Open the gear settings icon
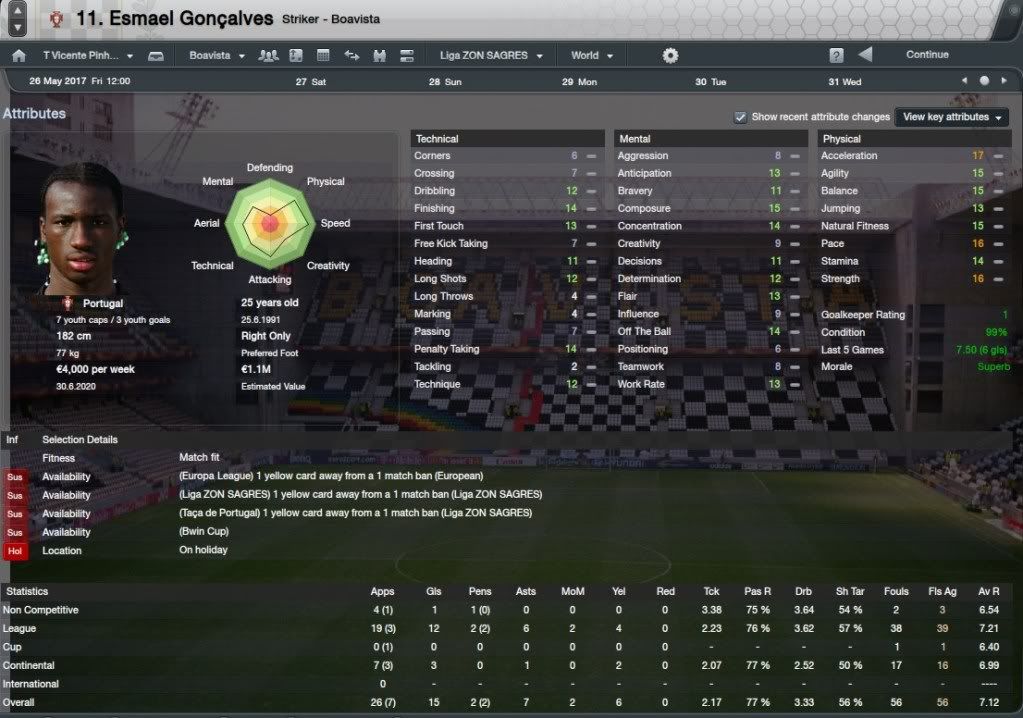1023x718 pixels. [670, 56]
